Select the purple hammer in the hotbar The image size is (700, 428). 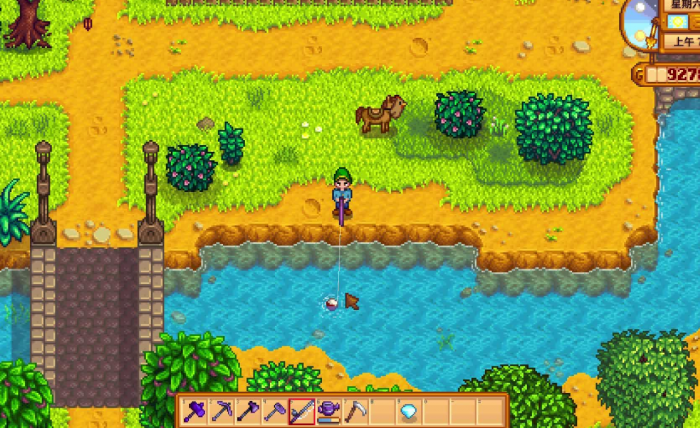(194, 410)
